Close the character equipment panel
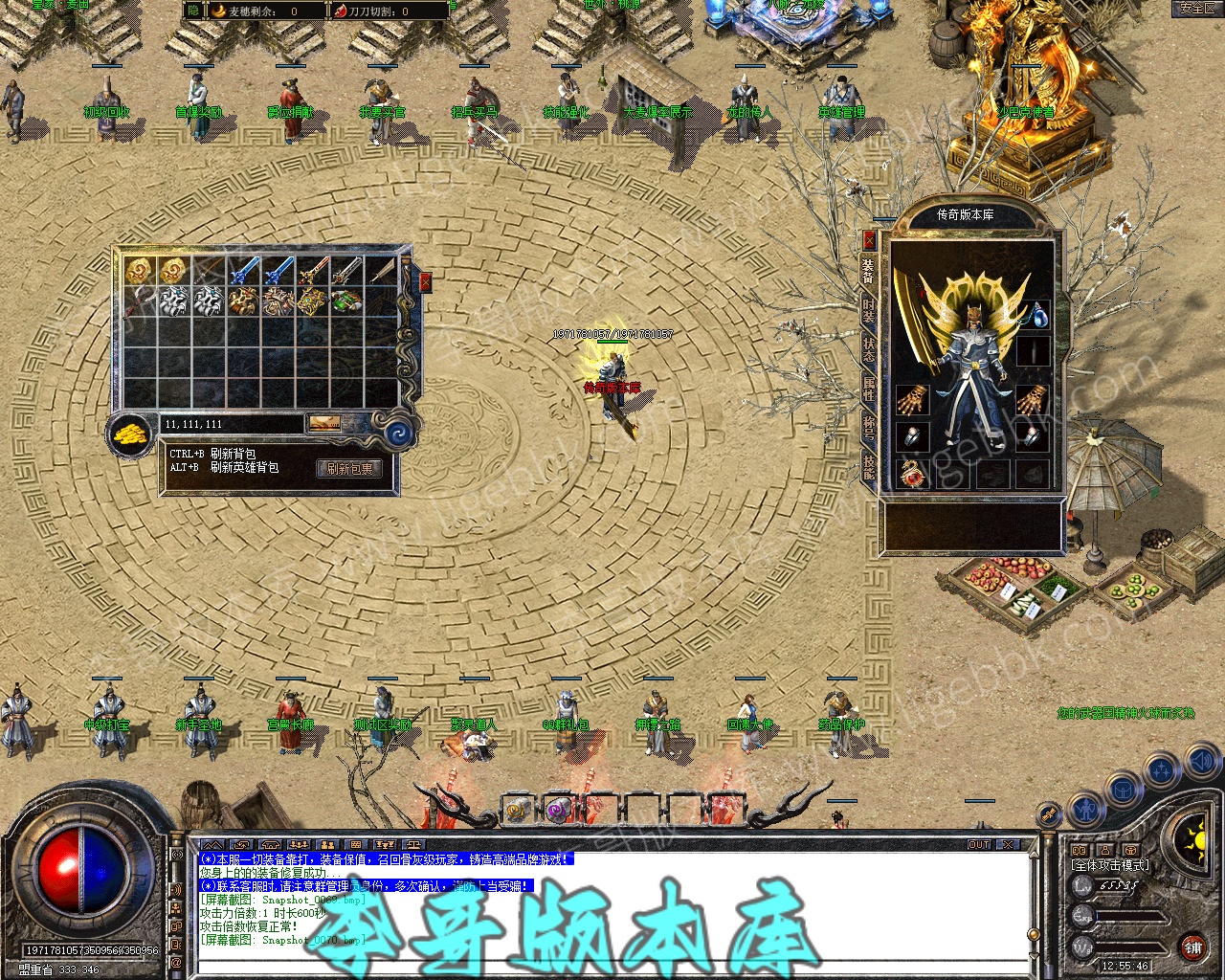1225x980 pixels. coord(869,238)
